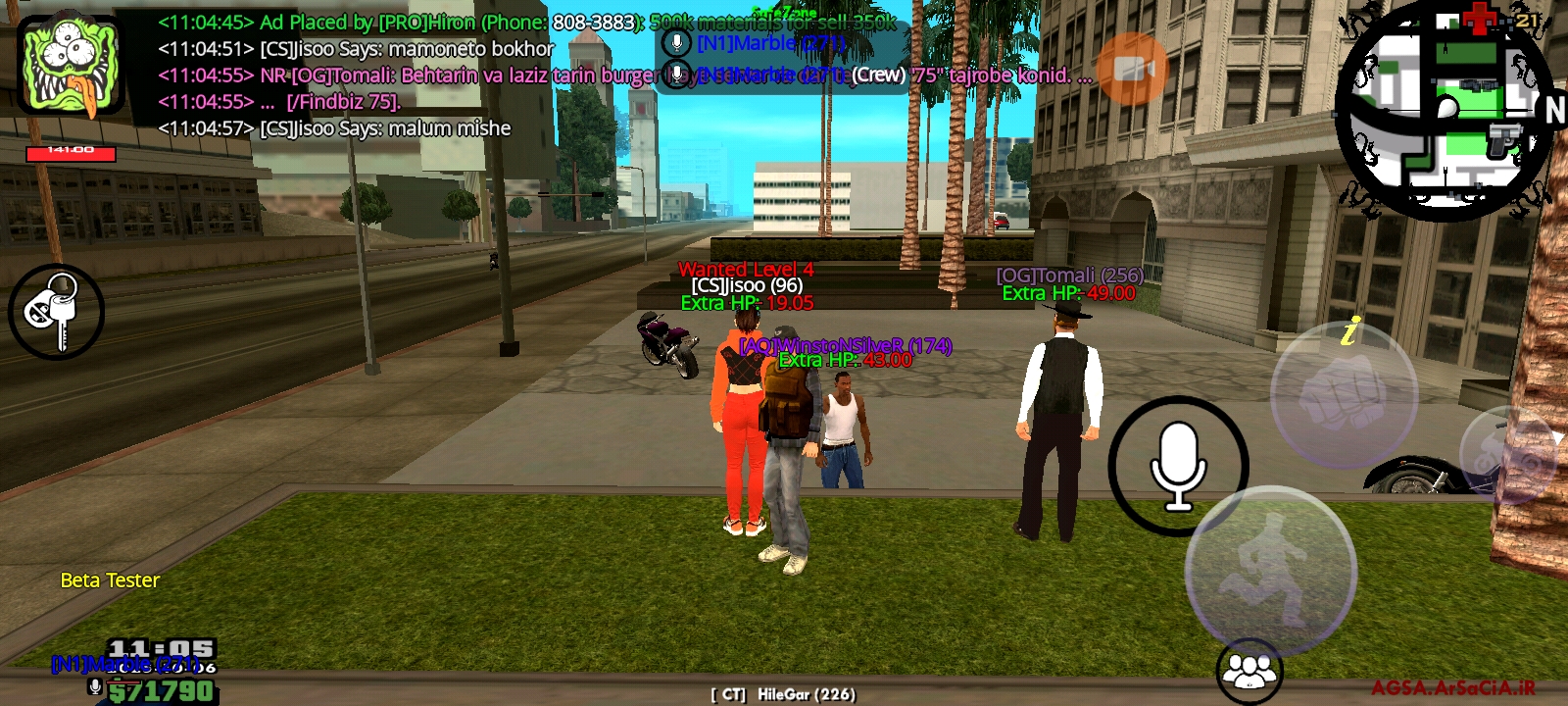Open the player list group icon
This screenshot has width=1568, height=706.
coord(1249,671)
